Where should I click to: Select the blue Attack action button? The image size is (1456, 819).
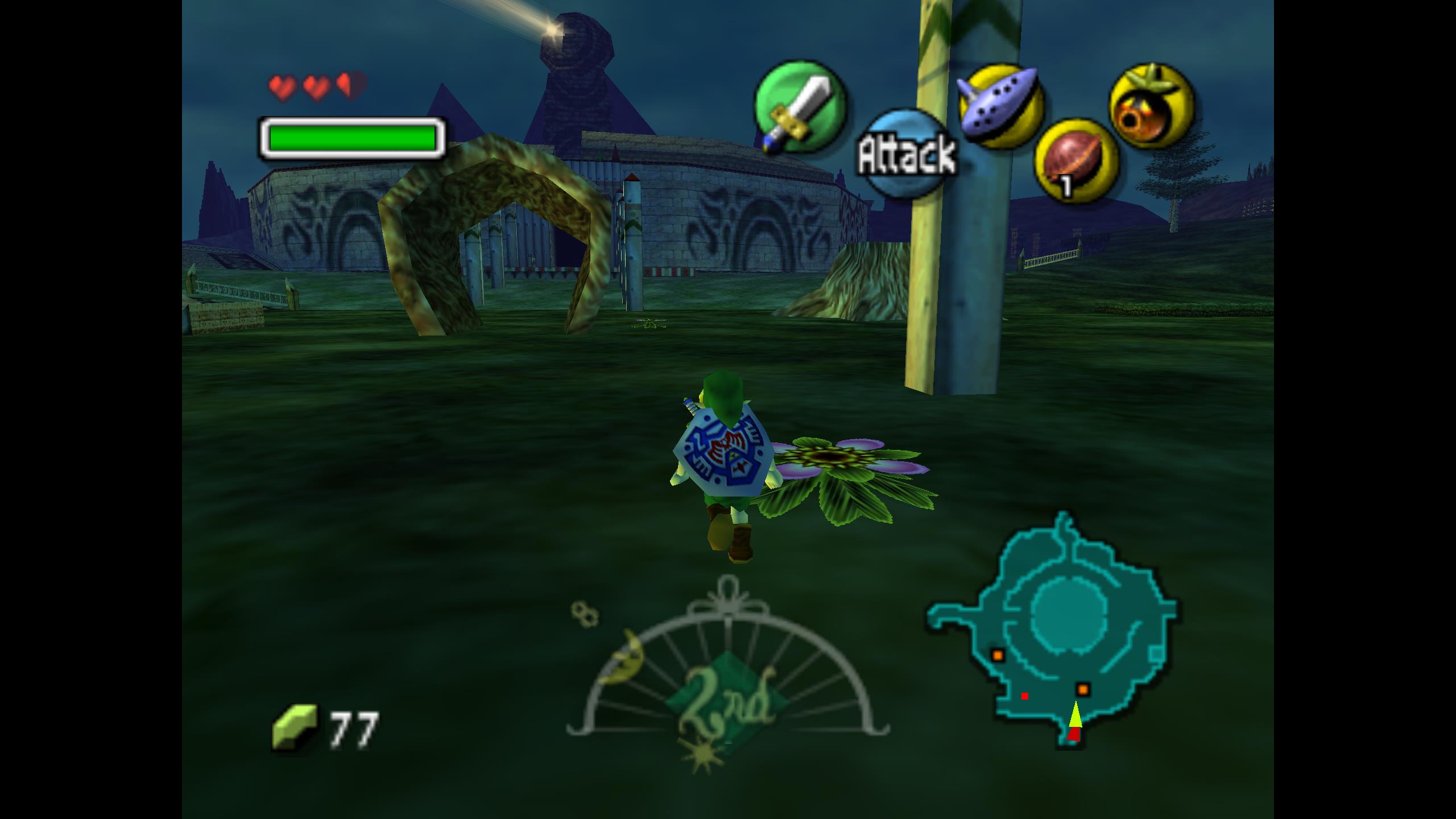905,154
